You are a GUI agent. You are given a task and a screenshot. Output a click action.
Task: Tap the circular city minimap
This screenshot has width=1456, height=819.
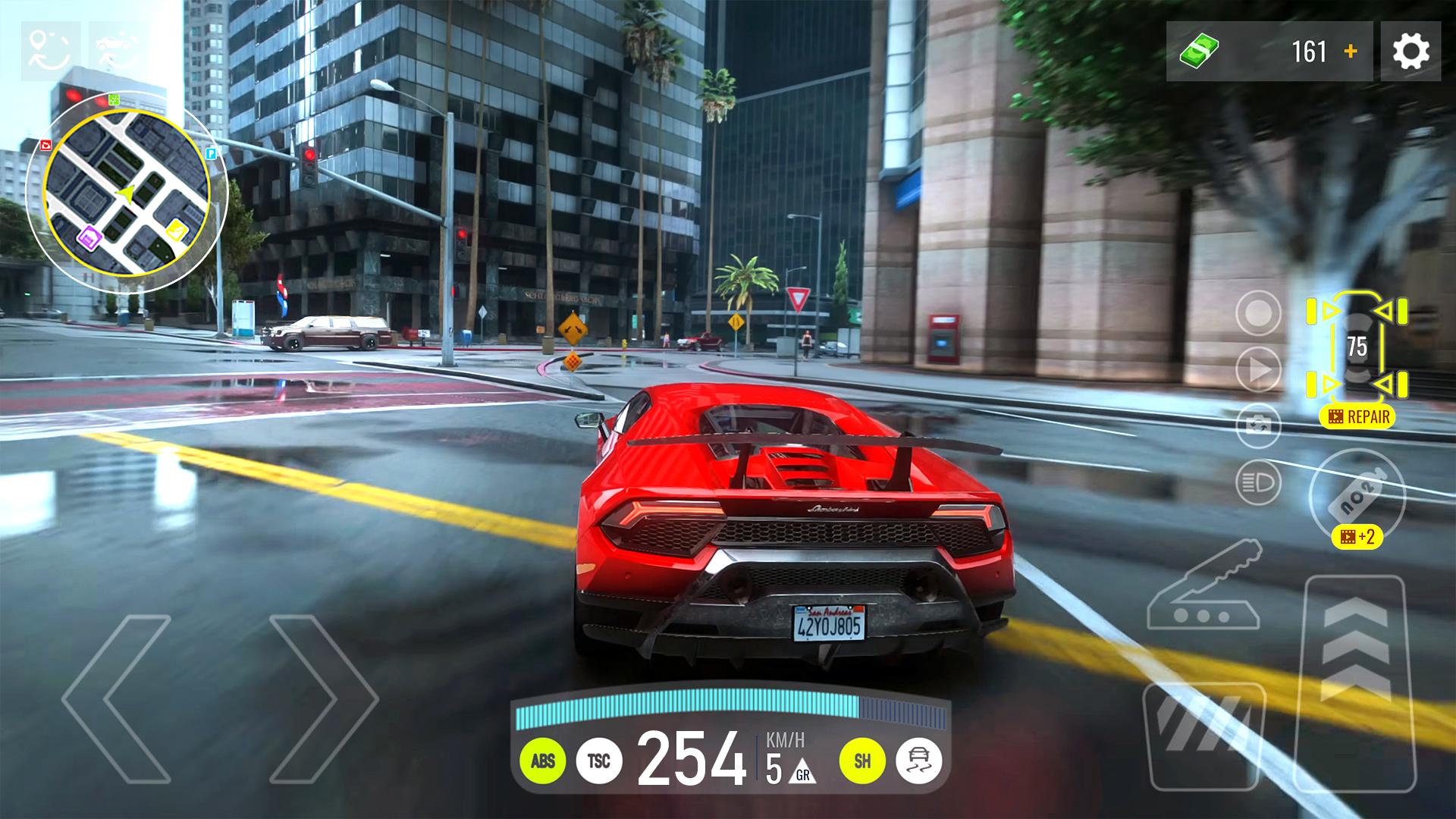click(x=127, y=193)
